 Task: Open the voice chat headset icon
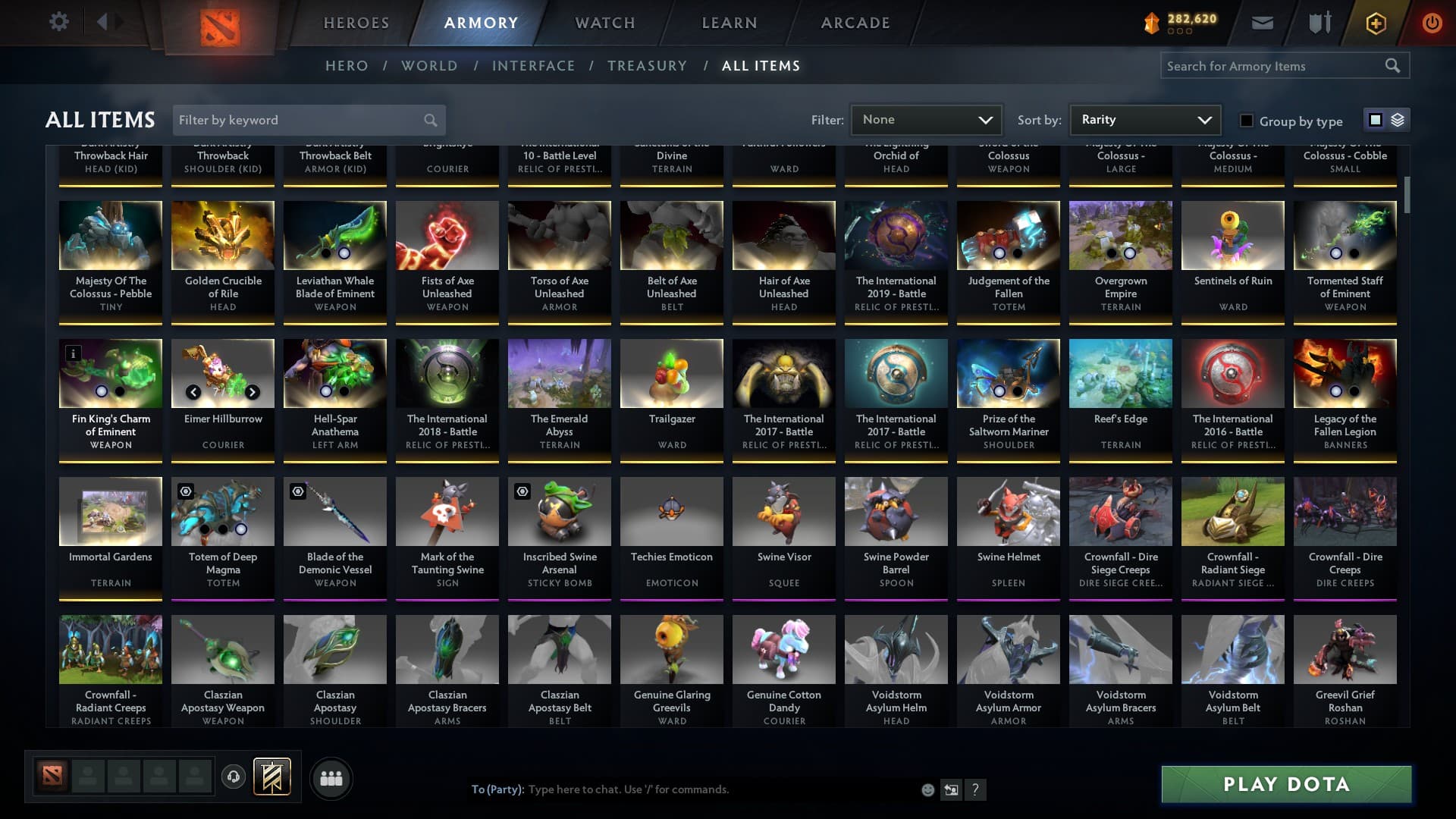(233, 777)
